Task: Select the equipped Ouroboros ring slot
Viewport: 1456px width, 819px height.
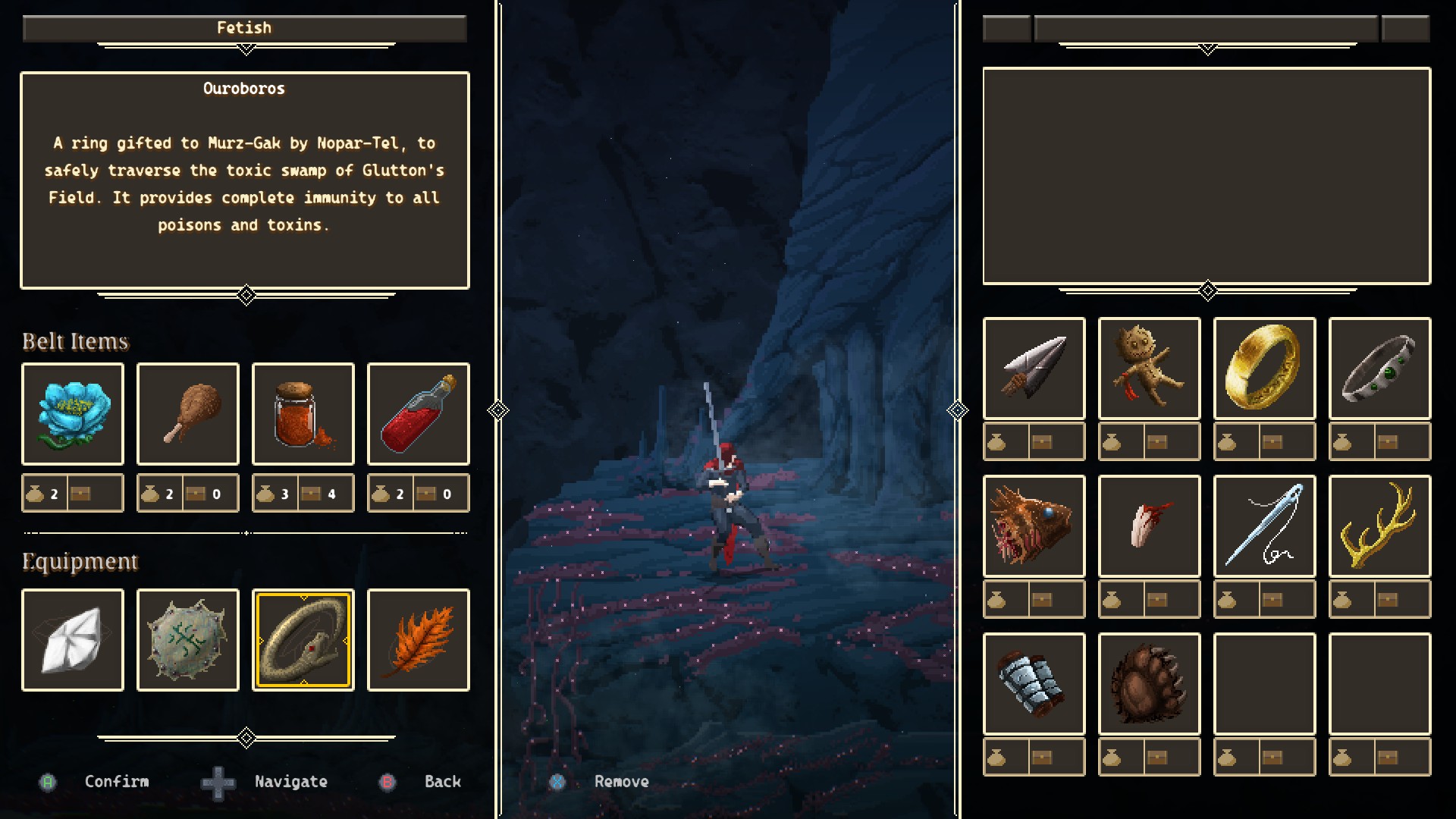Action: (303, 640)
